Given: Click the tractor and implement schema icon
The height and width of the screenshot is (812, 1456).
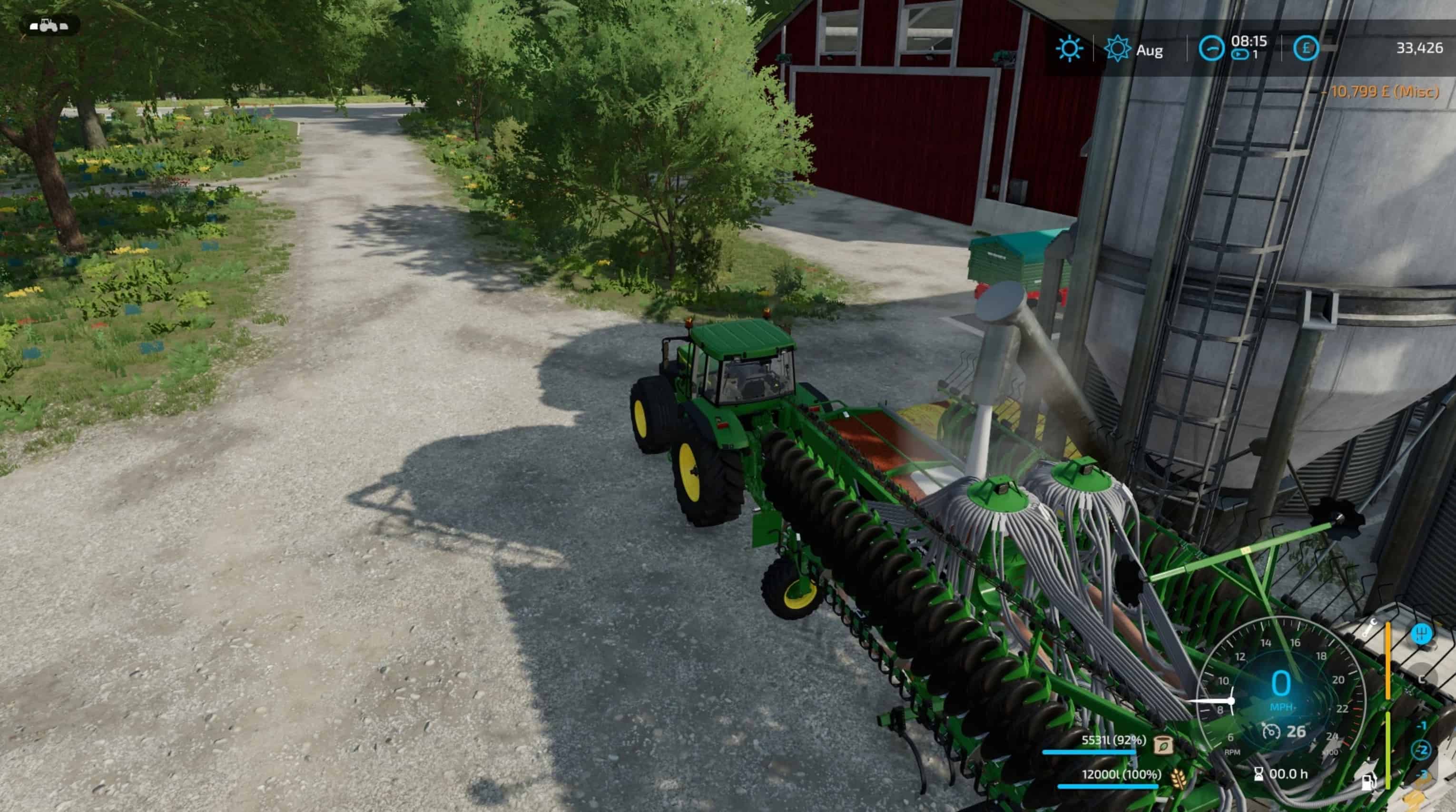Looking at the screenshot, I should tap(49, 25).
